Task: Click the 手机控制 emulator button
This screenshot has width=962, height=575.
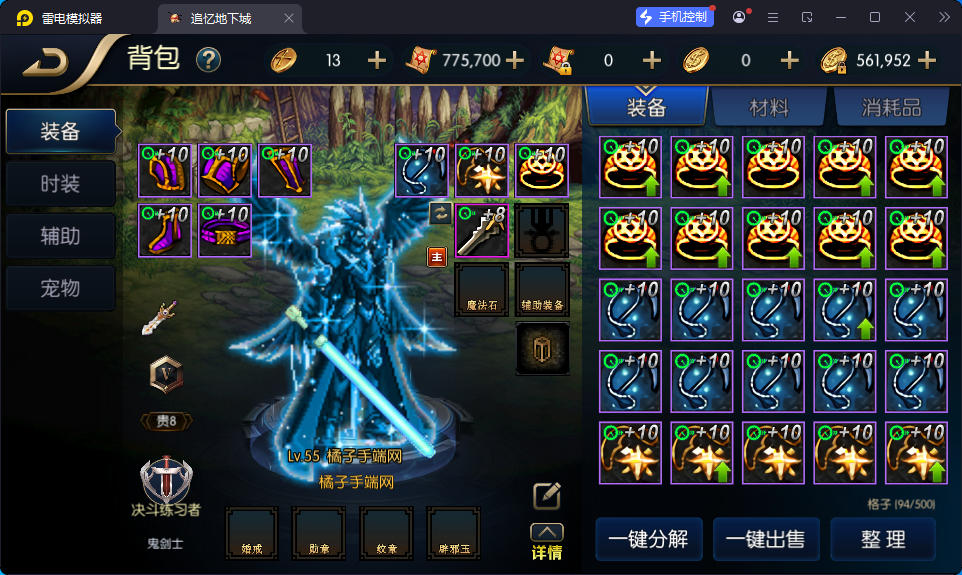Action: pyautogui.click(x=675, y=17)
